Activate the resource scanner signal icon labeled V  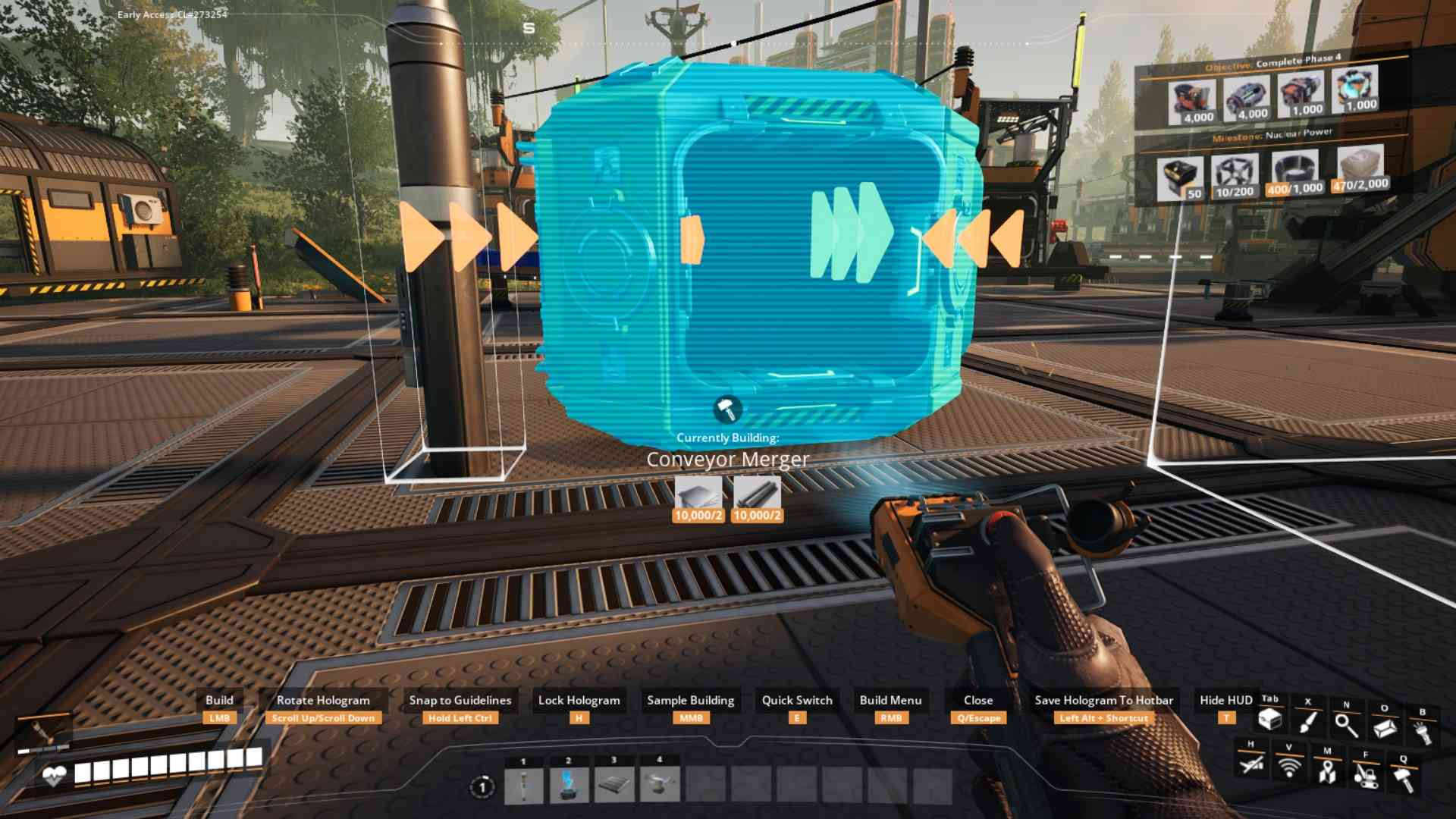(x=1289, y=767)
